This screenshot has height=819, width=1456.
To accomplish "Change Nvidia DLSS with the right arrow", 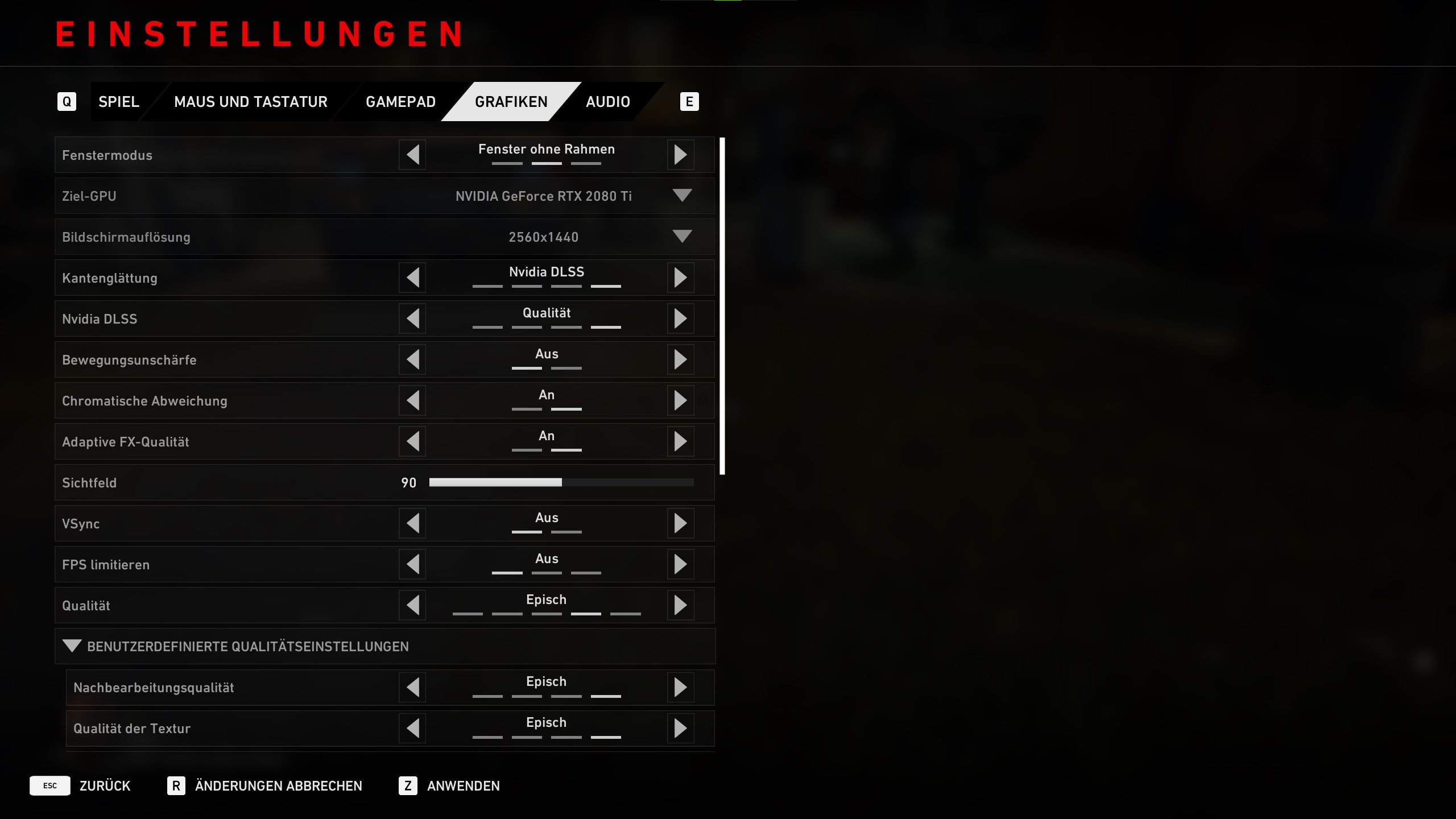I will 680,318.
